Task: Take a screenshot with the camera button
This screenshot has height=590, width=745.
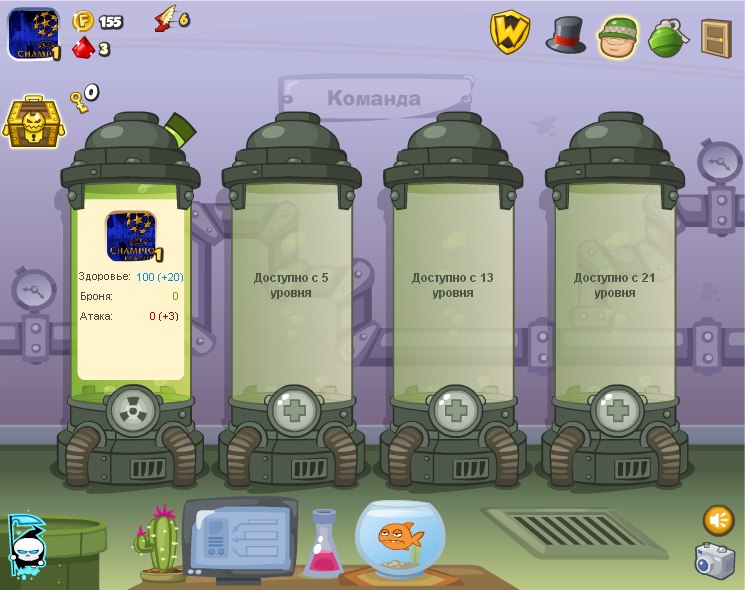Action: coord(715,560)
